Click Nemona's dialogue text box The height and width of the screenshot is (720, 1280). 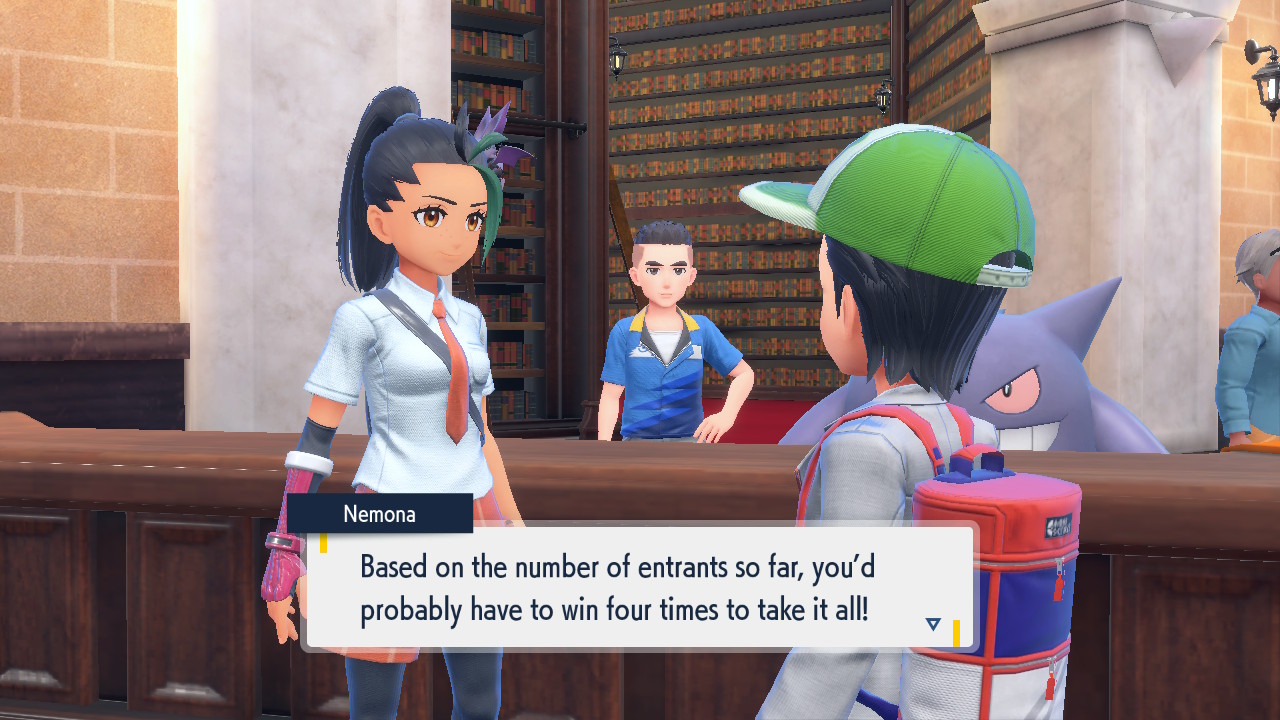click(x=638, y=587)
